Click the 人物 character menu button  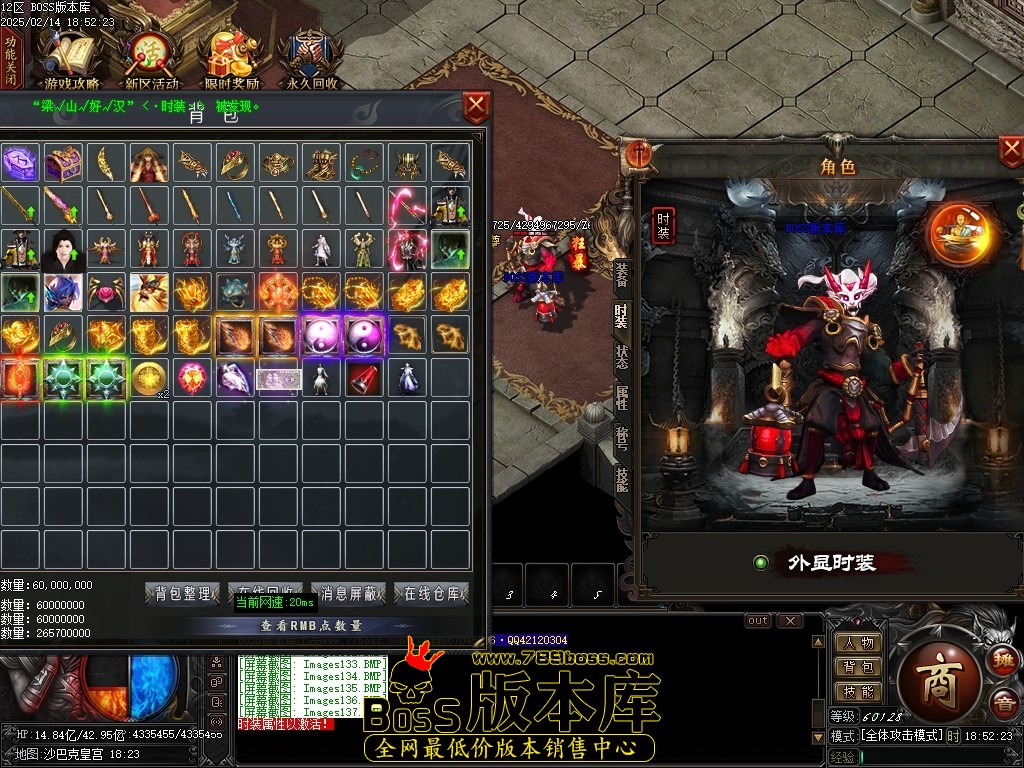click(858, 643)
